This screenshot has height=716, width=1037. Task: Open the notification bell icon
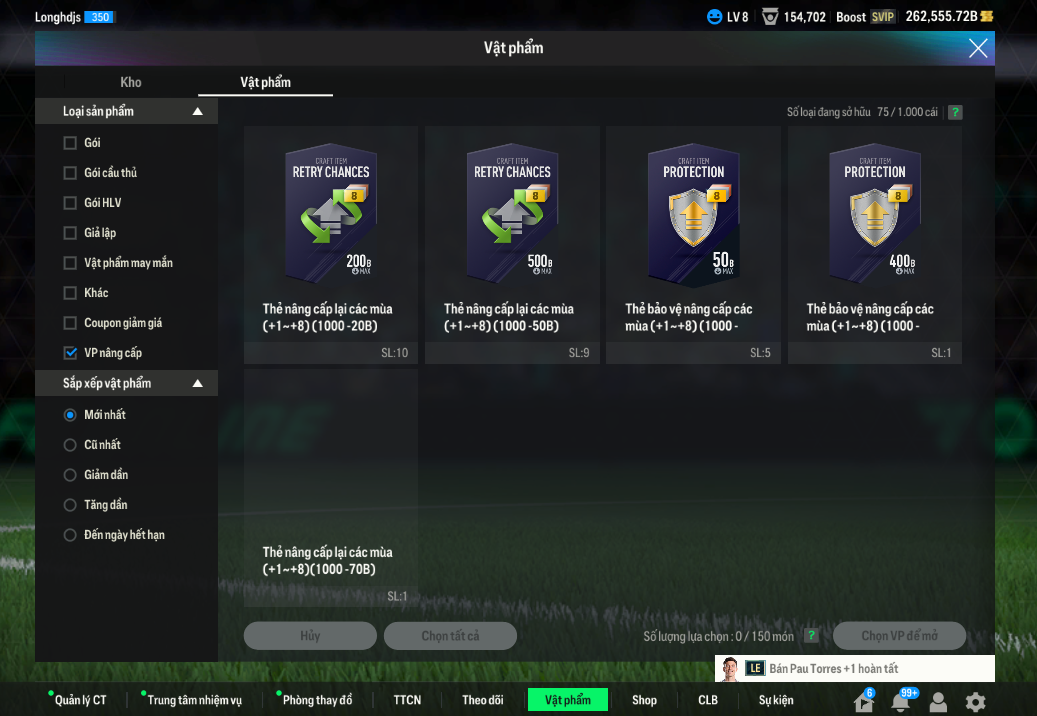901,702
